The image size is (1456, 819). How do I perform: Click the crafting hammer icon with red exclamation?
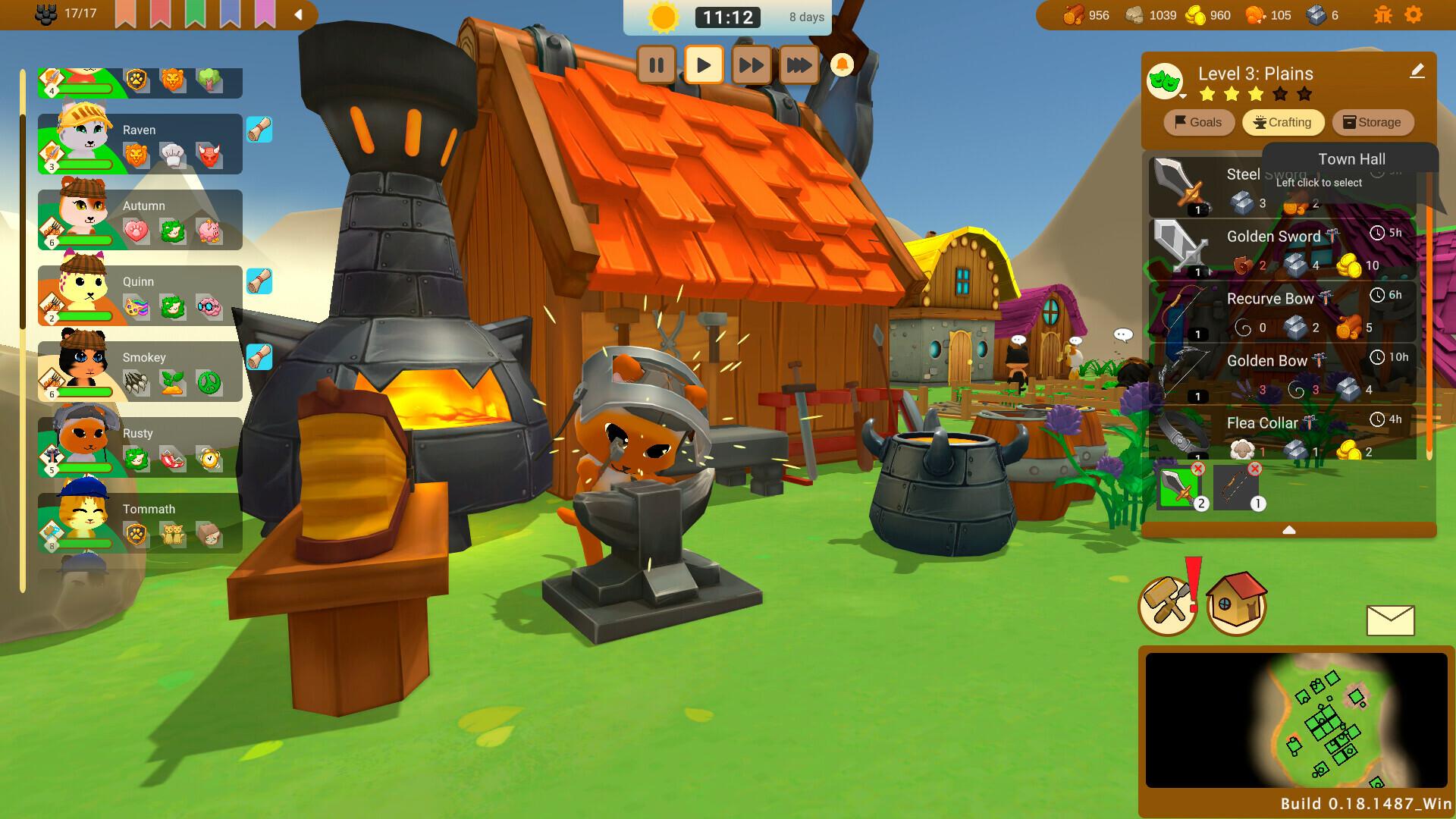(x=1167, y=604)
